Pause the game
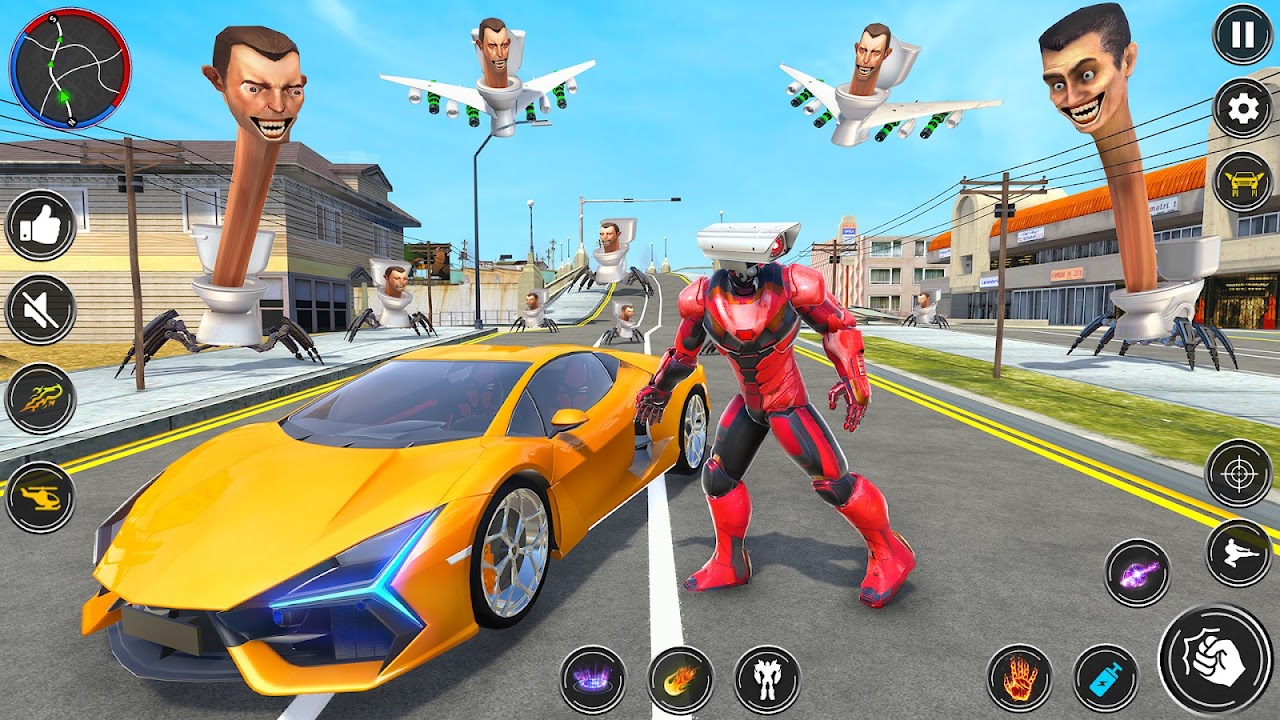 pos(1242,35)
